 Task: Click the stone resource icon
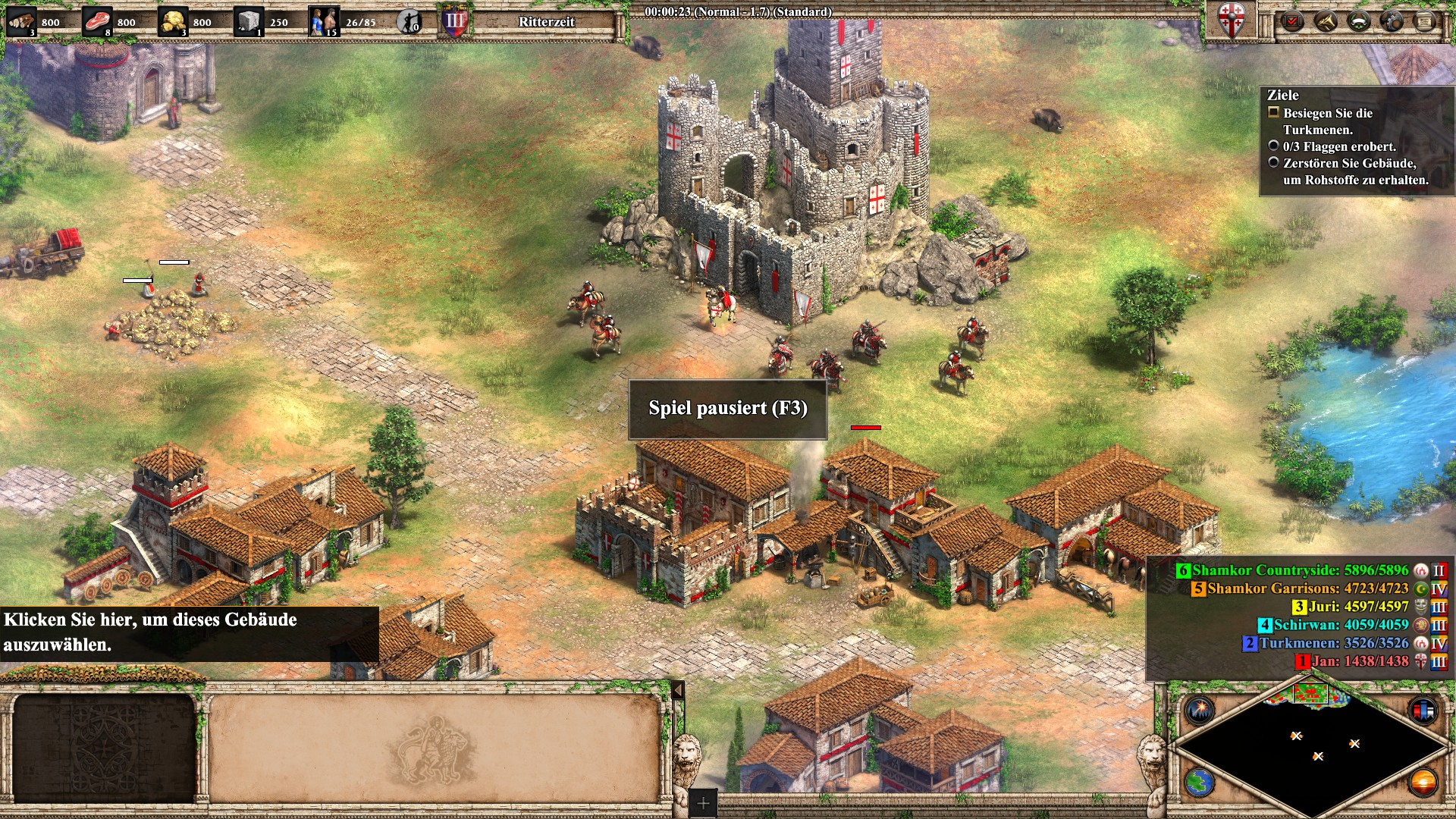point(248,21)
